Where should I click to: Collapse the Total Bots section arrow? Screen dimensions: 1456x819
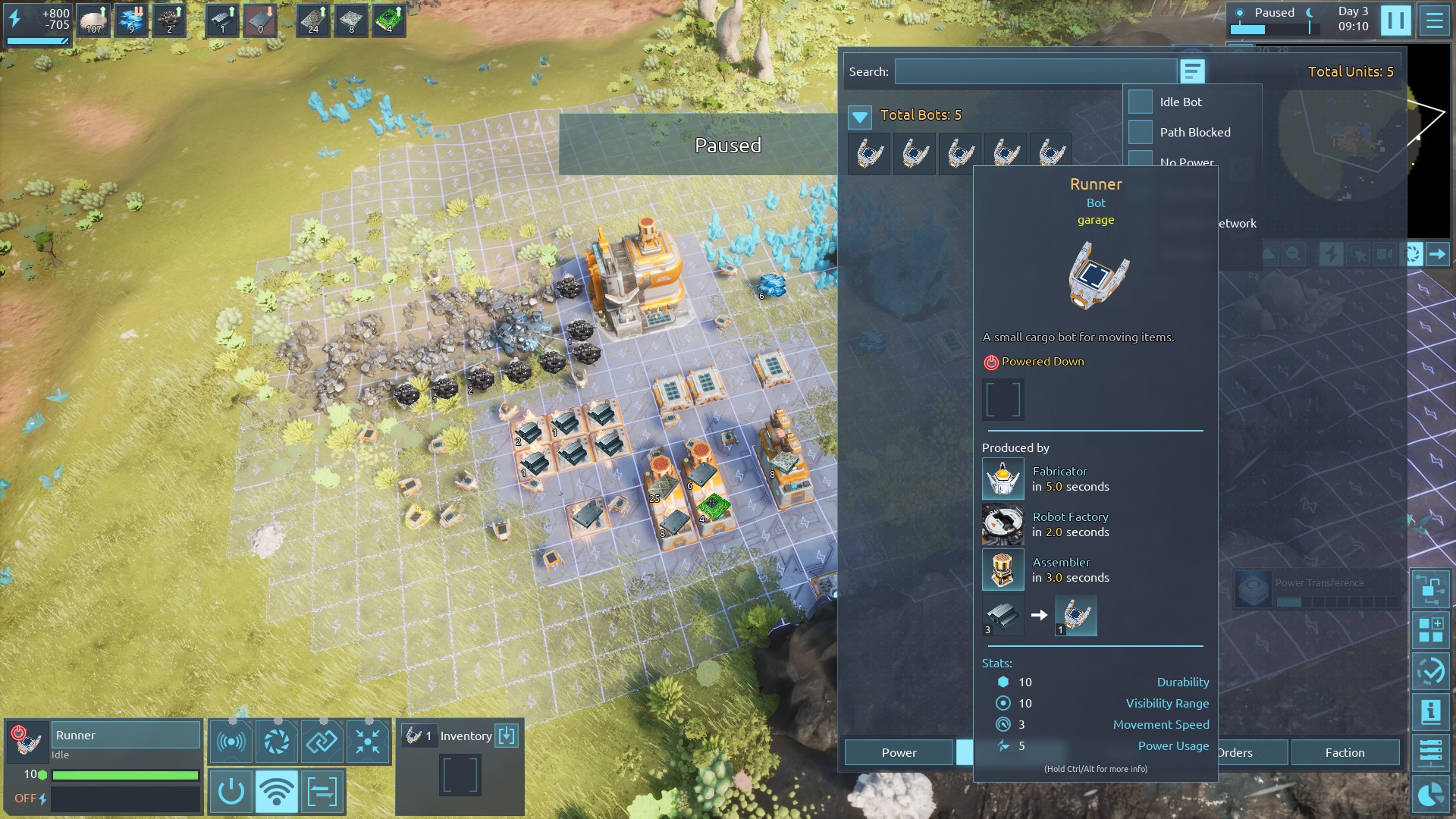860,116
